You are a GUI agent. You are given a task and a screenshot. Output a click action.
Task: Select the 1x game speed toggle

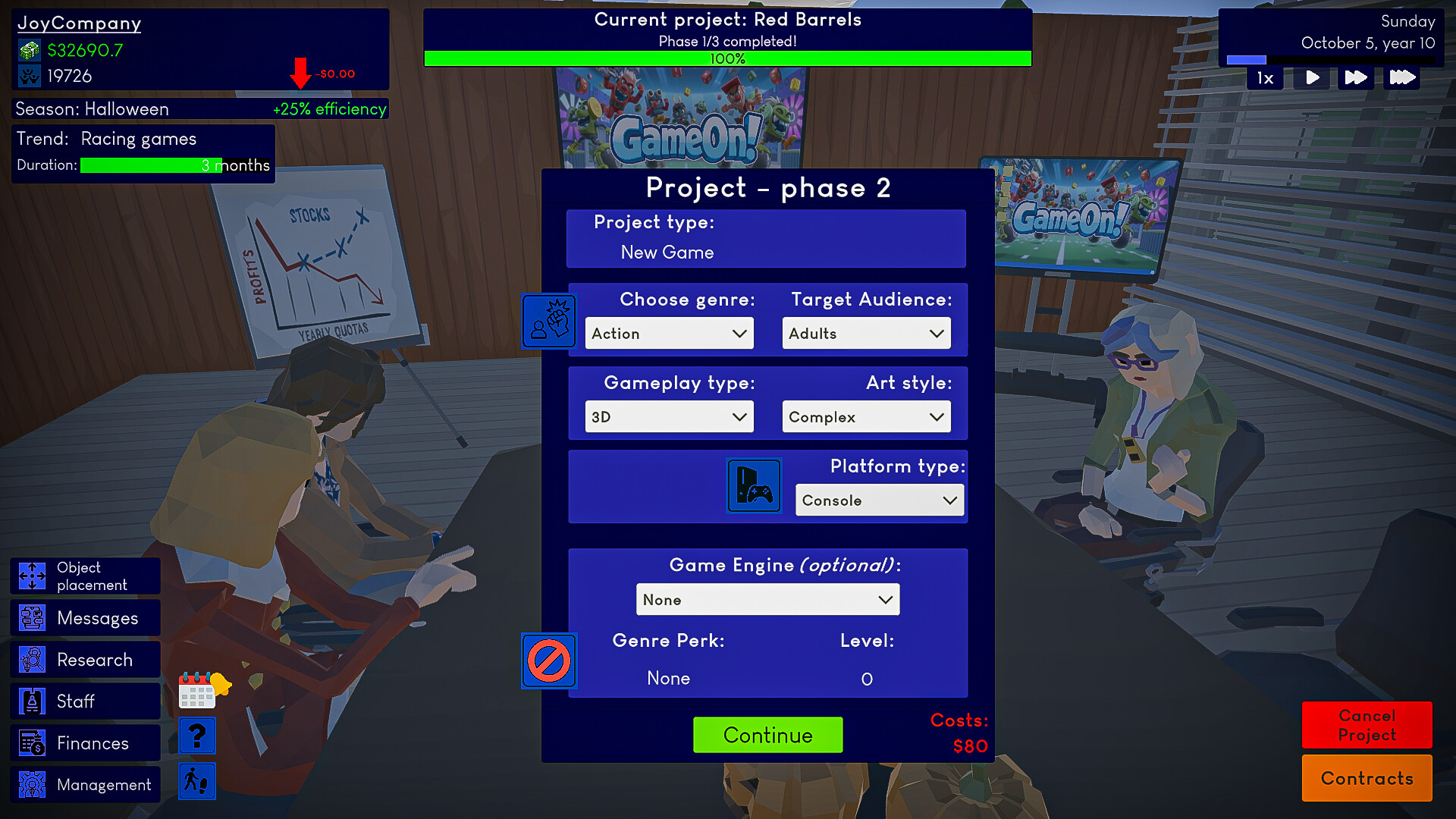[1263, 77]
